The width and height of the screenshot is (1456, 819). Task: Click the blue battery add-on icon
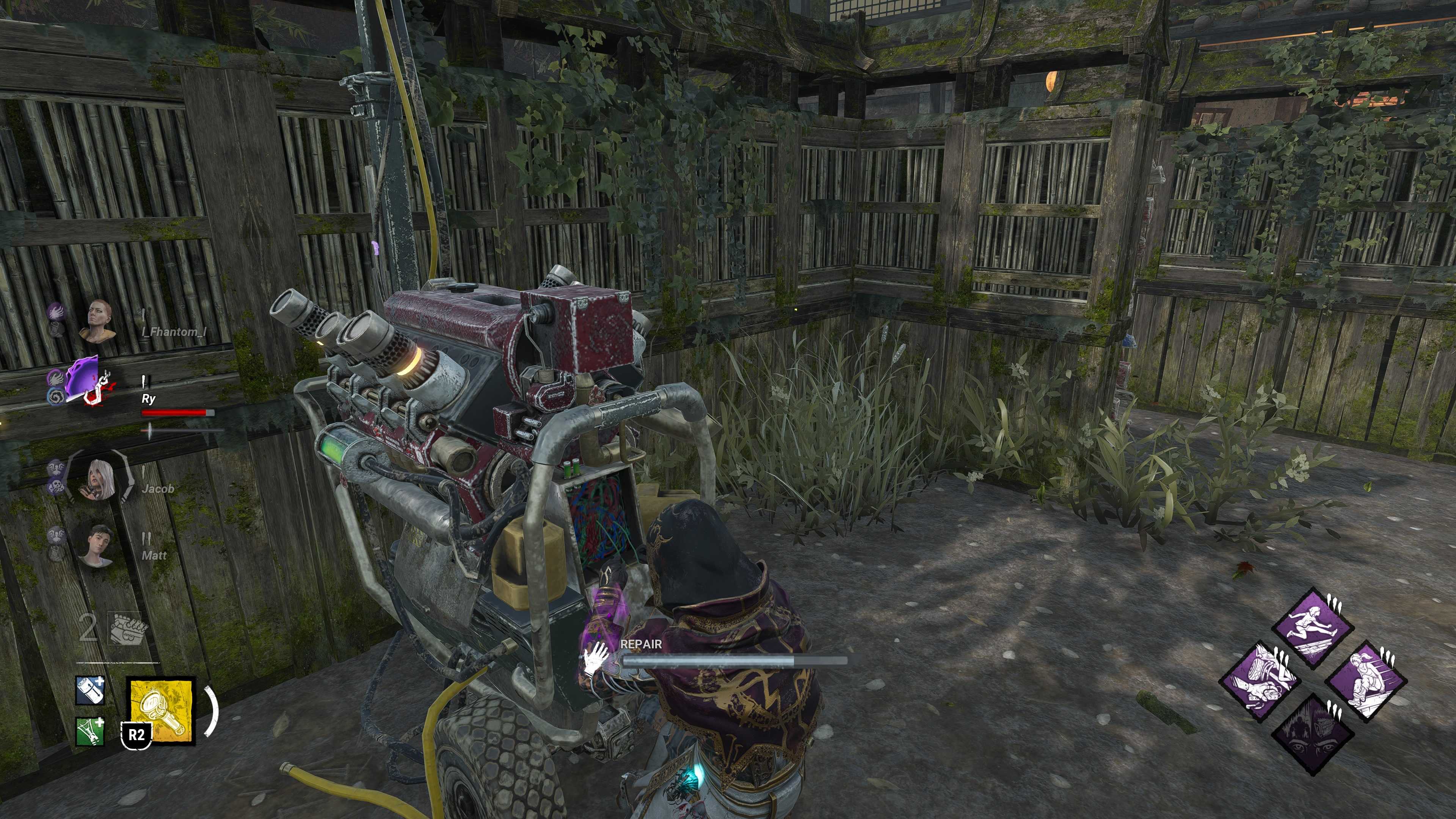(90, 691)
